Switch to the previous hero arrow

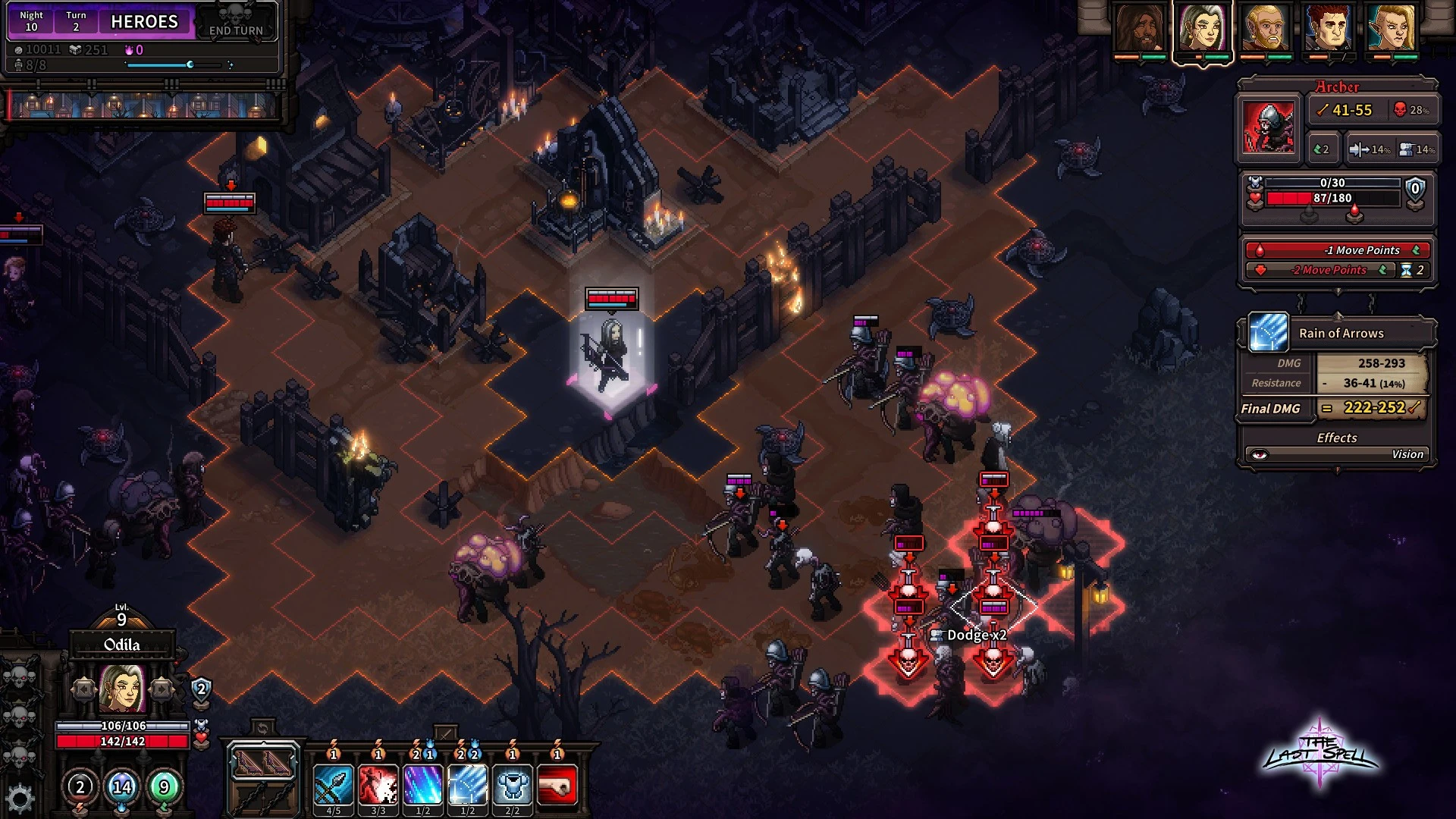click(84, 689)
